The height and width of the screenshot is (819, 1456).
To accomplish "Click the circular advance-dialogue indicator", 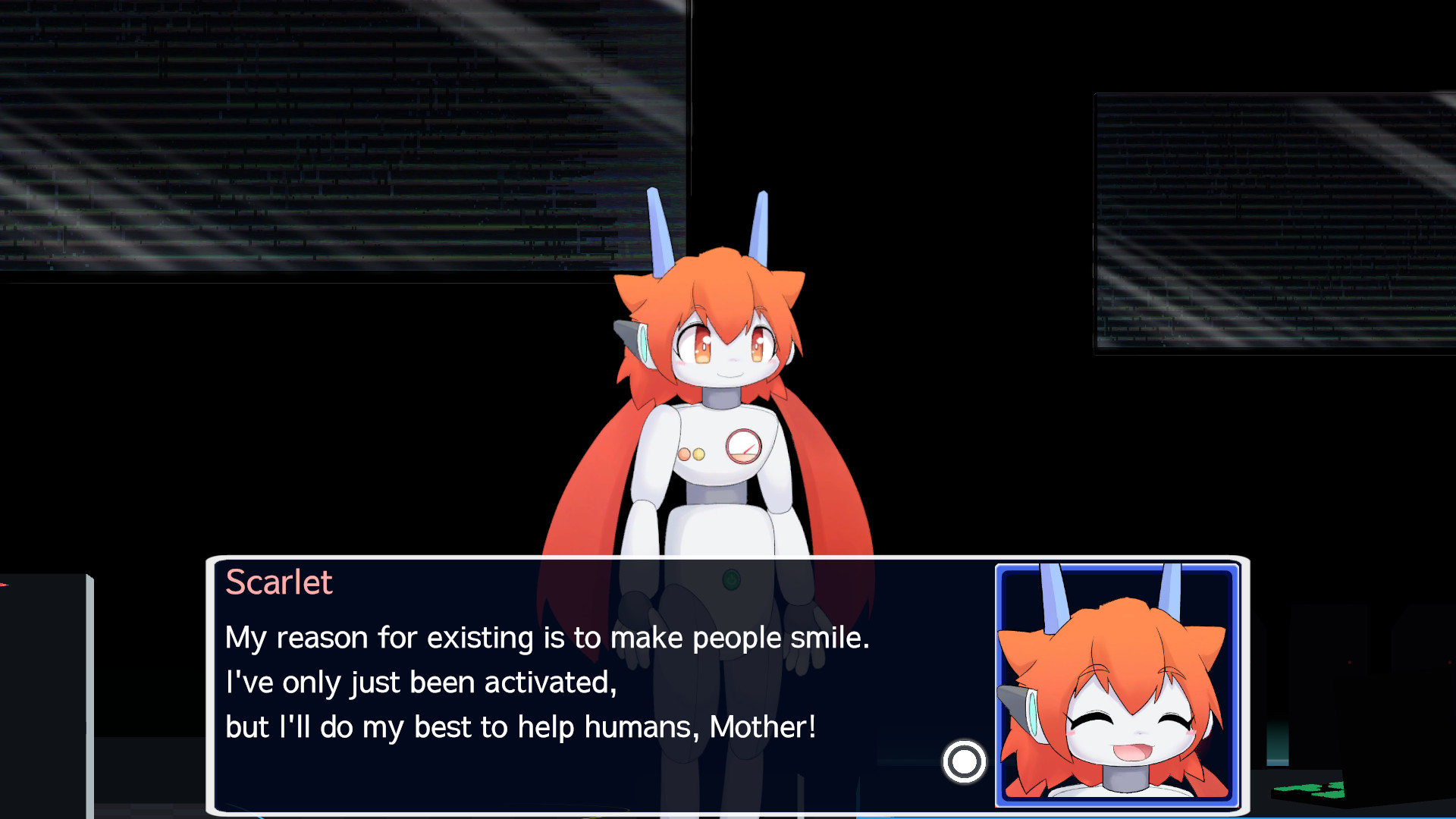I will click(964, 763).
